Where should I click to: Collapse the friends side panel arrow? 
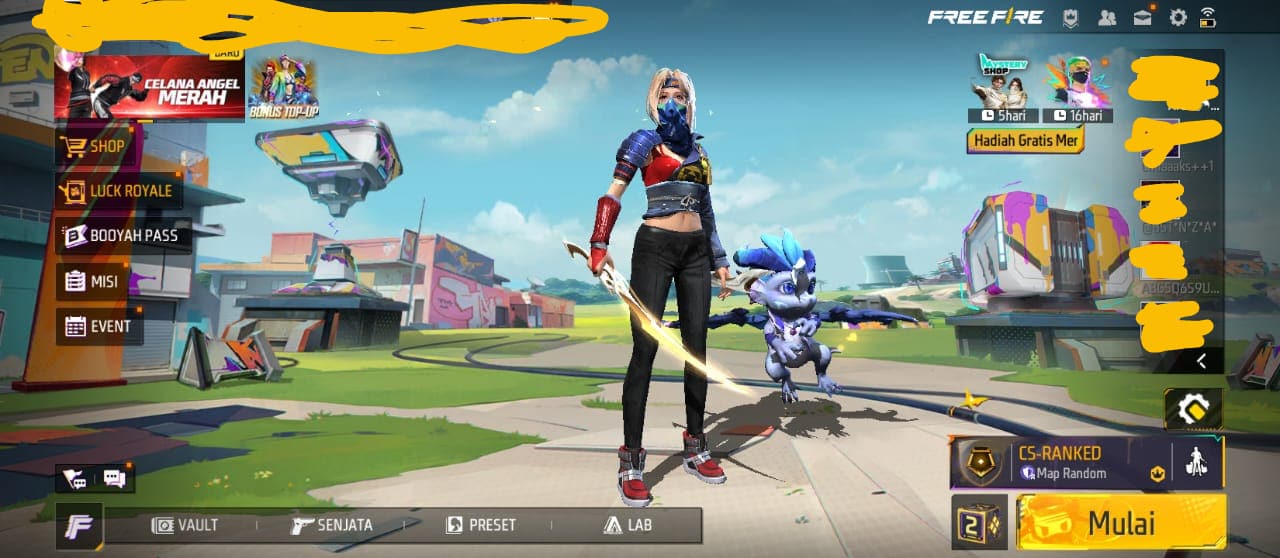(x=1202, y=360)
